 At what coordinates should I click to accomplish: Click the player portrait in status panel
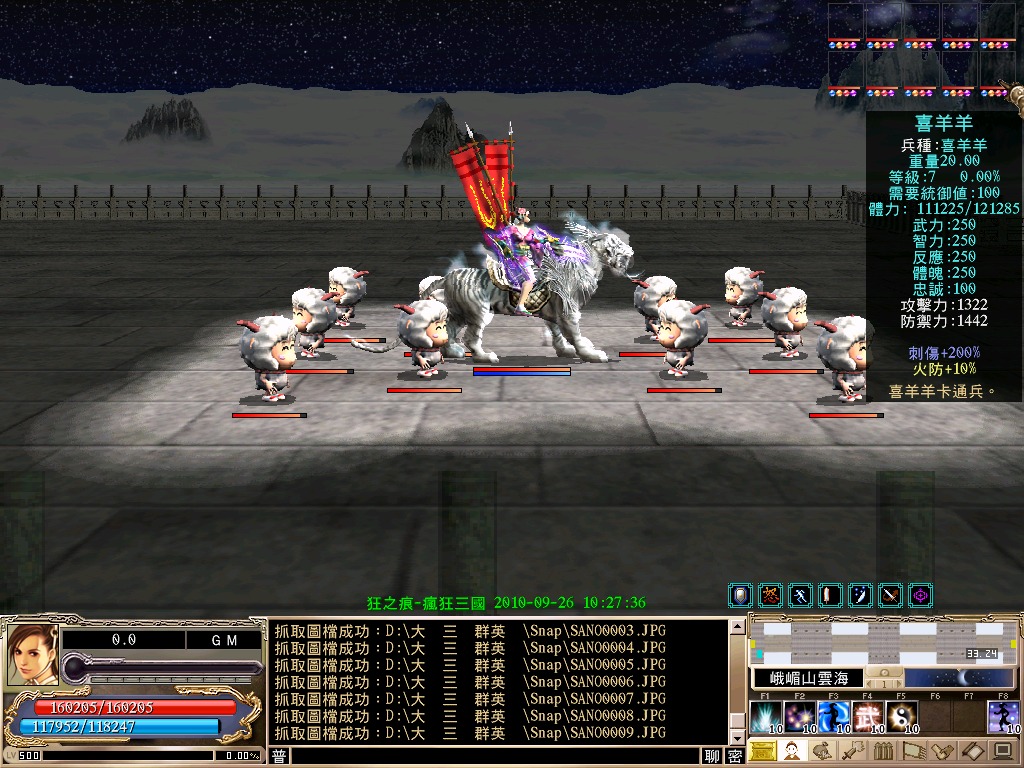pyautogui.click(x=30, y=656)
